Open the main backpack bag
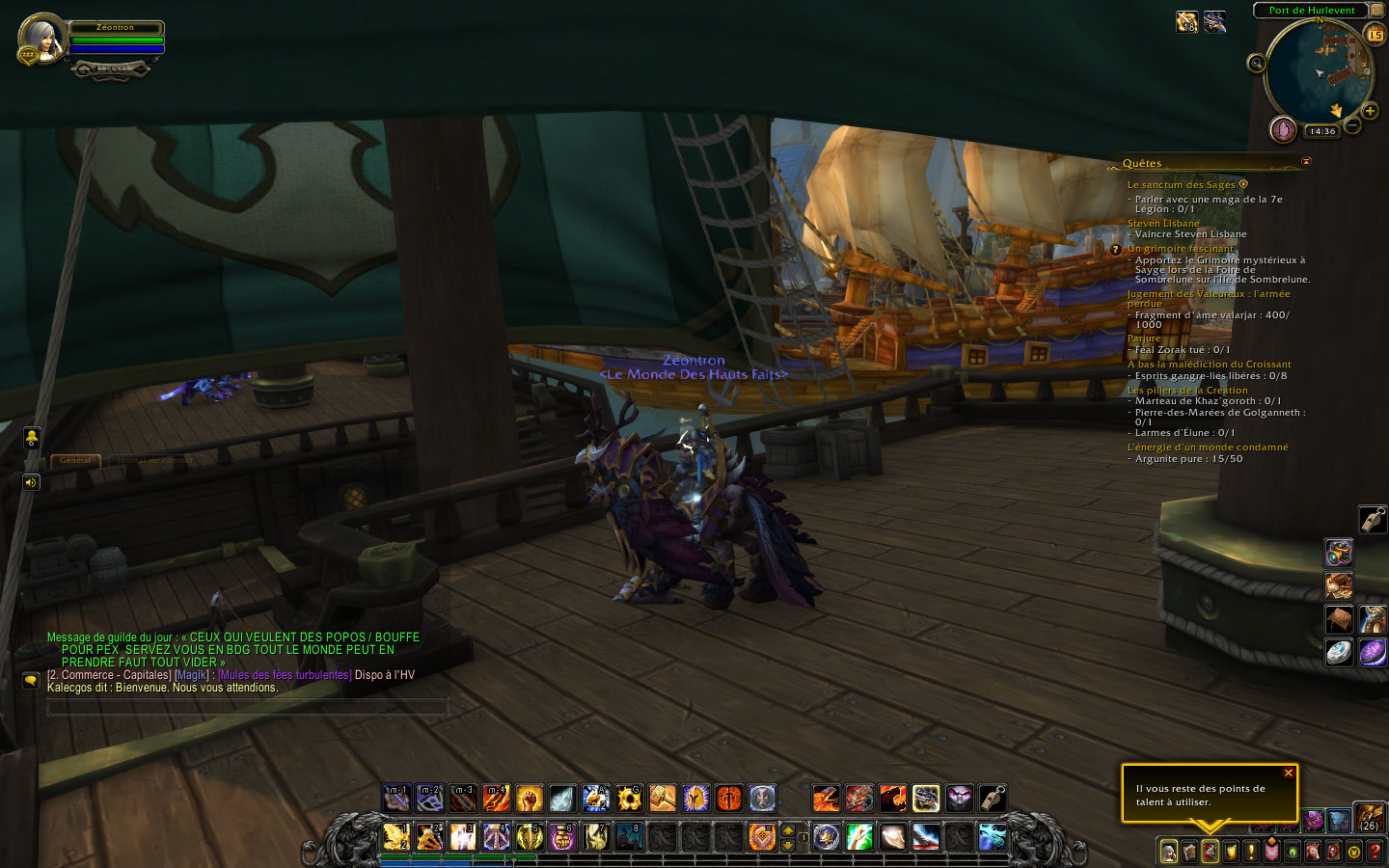This screenshot has height=868, width=1389. pyautogui.click(x=1370, y=819)
